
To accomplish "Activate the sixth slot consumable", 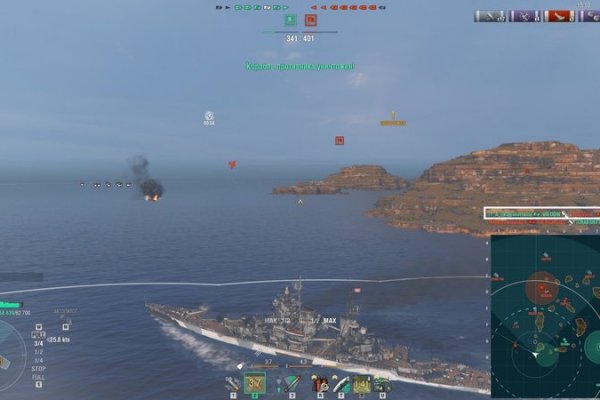I will (x=361, y=383).
